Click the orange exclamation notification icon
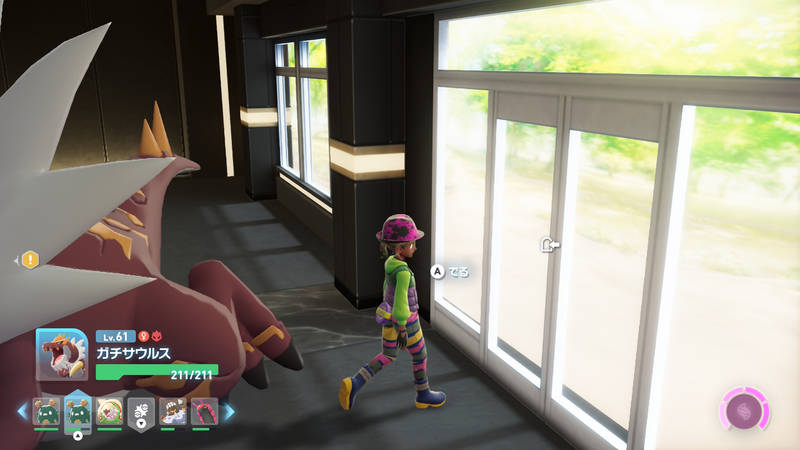Image resolution: width=800 pixels, height=450 pixels. (x=30, y=260)
